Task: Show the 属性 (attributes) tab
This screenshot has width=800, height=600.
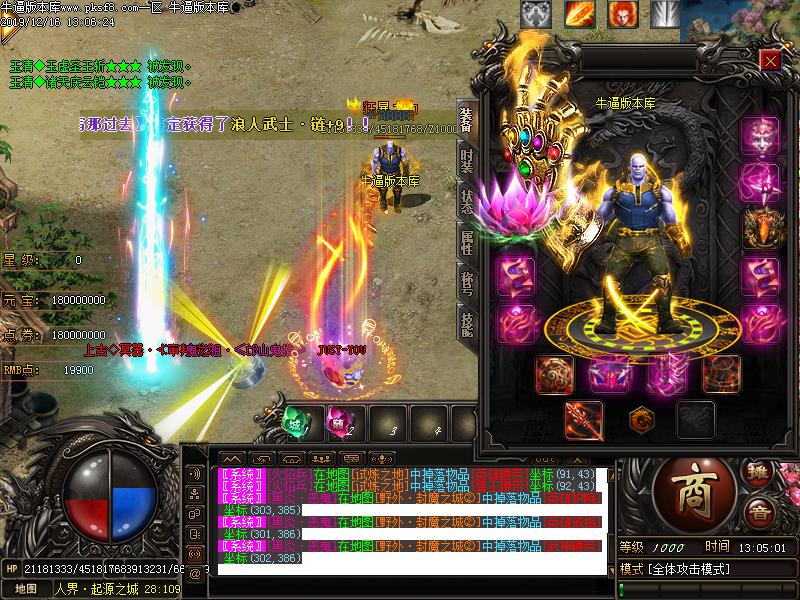Action: pyautogui.click(x=466, y=238)
